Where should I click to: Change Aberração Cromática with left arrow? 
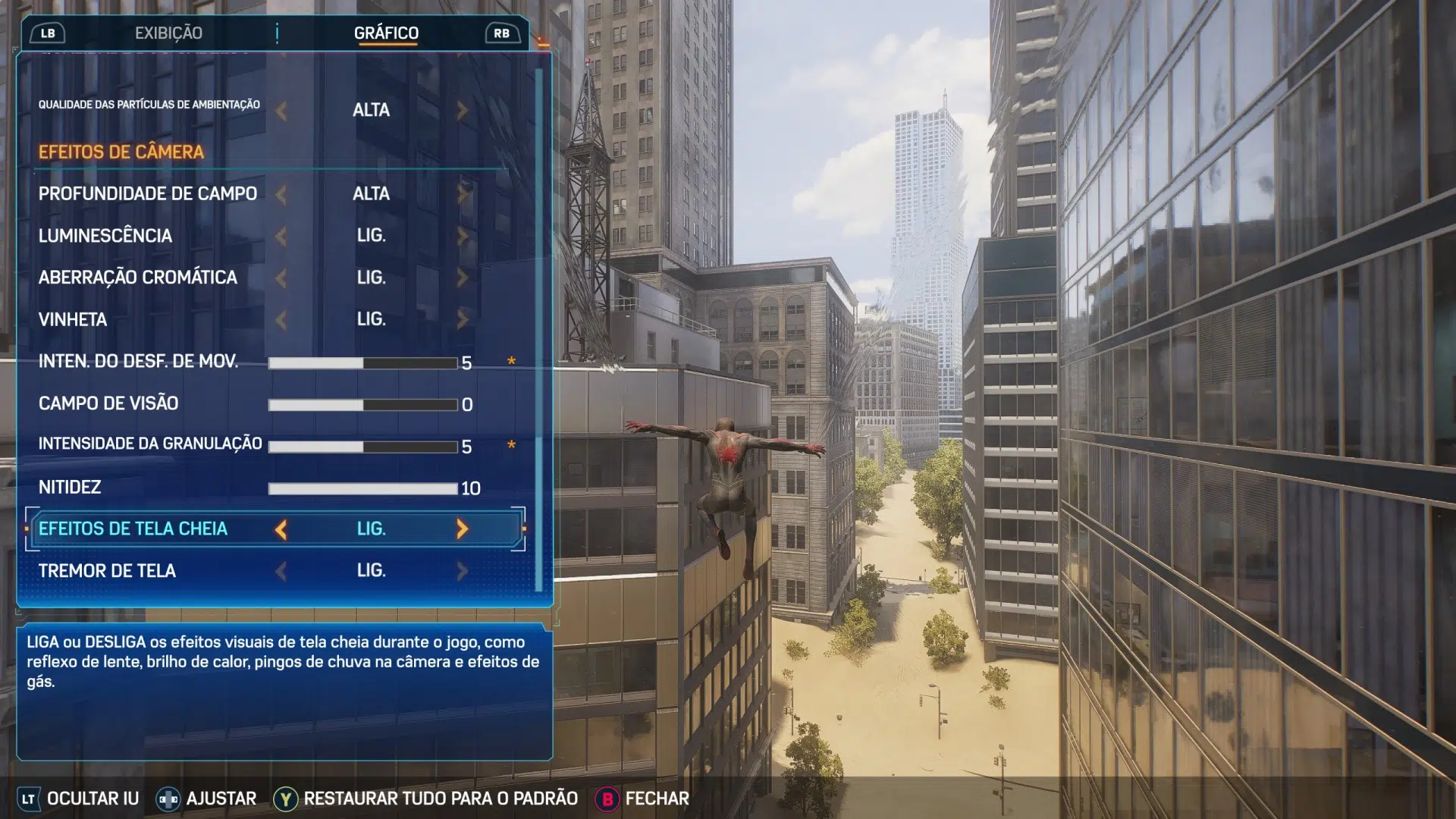point(281,278)
